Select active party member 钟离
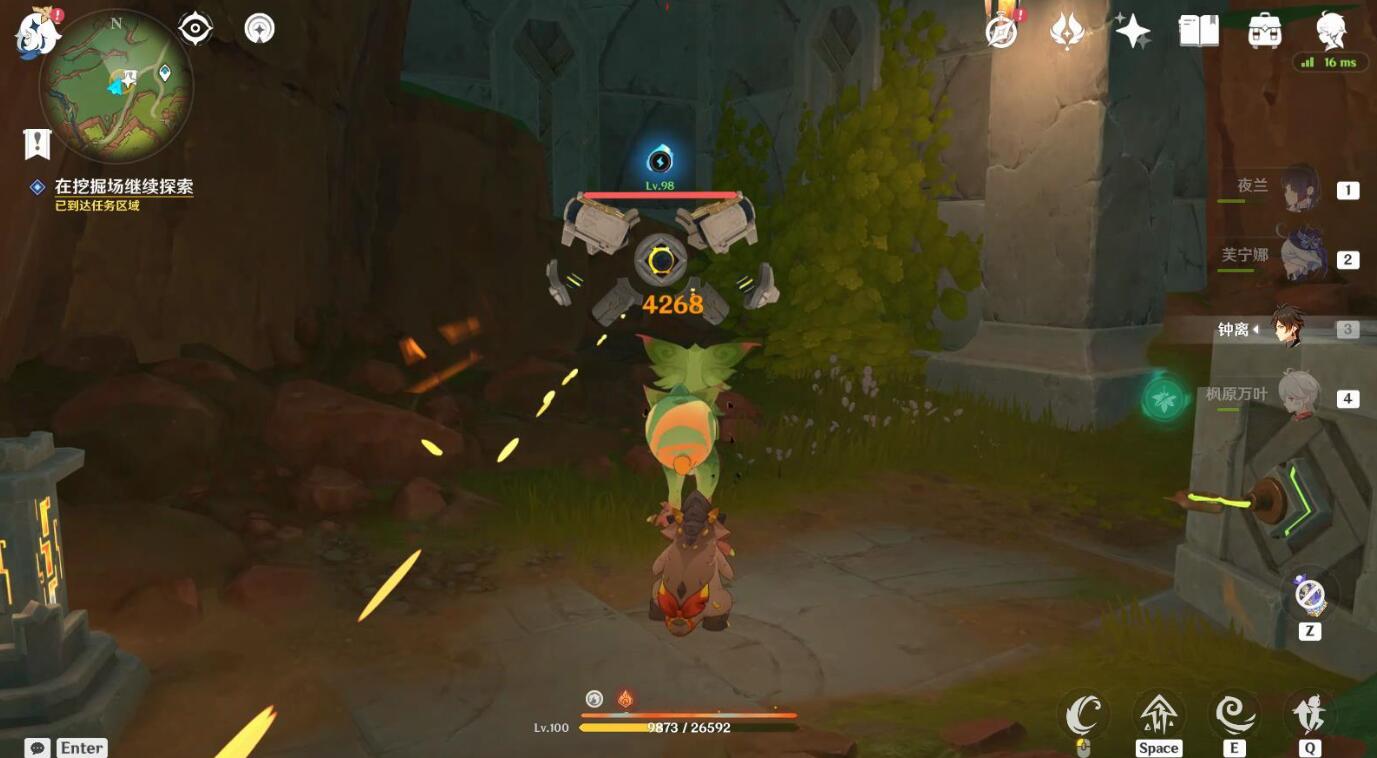Image resolution: width=1377 pixels, height=758 pixels. click(1287, 328)
